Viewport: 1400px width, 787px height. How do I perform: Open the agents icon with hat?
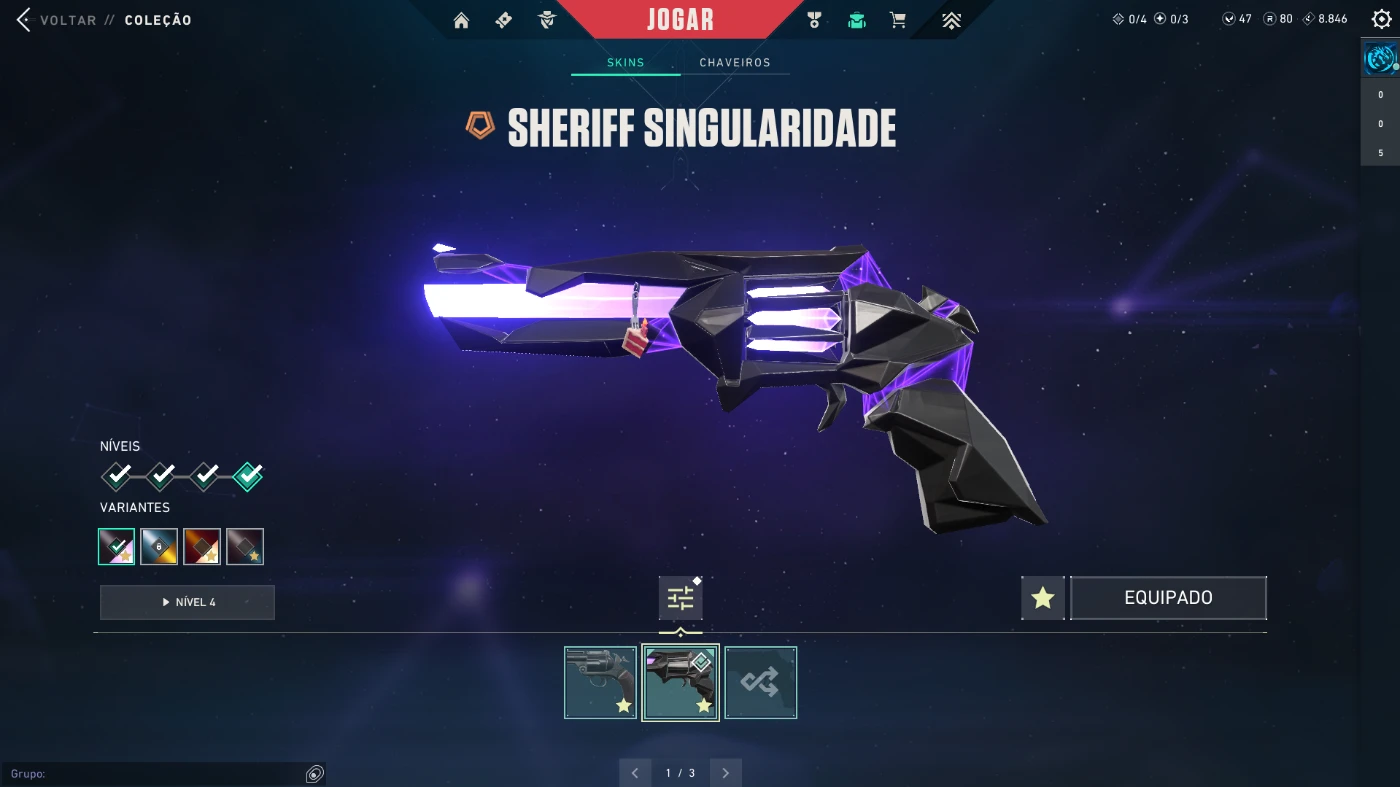(x=546, y=20)
